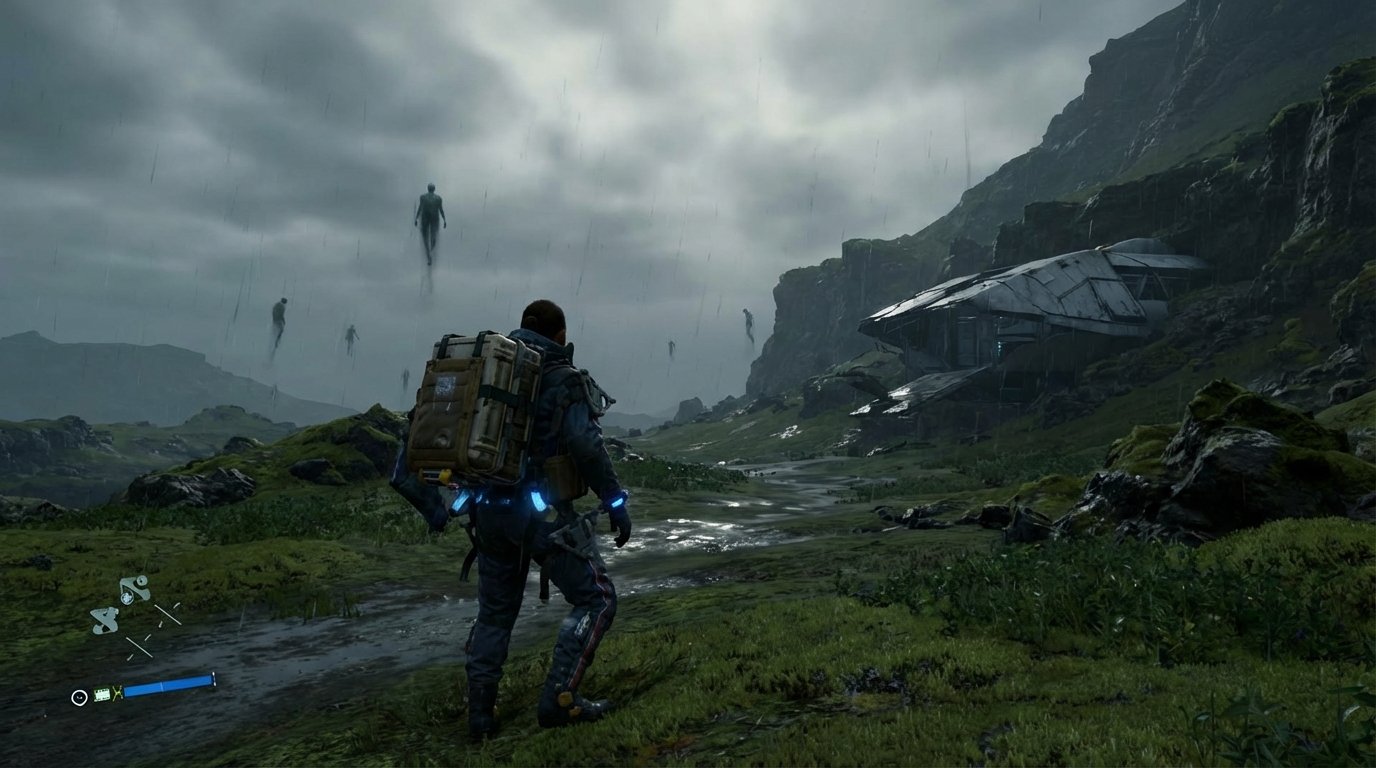Viewport: 1376px width, 768px height.
Task: Open details for the scanner cluster
Action: click(120, 605)
